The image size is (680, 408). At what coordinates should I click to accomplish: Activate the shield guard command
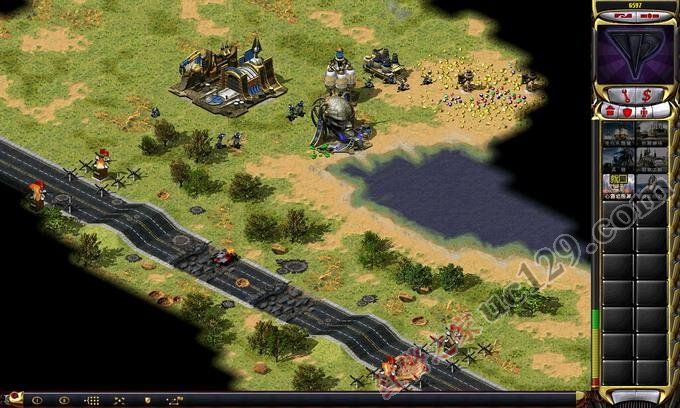coord(148,400)
